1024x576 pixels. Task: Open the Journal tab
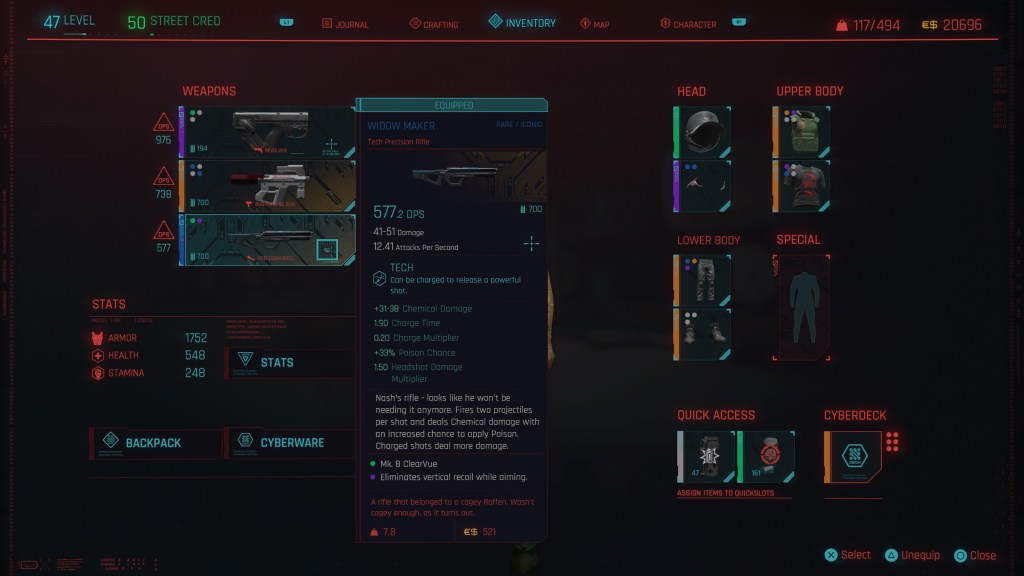(345, 24)
